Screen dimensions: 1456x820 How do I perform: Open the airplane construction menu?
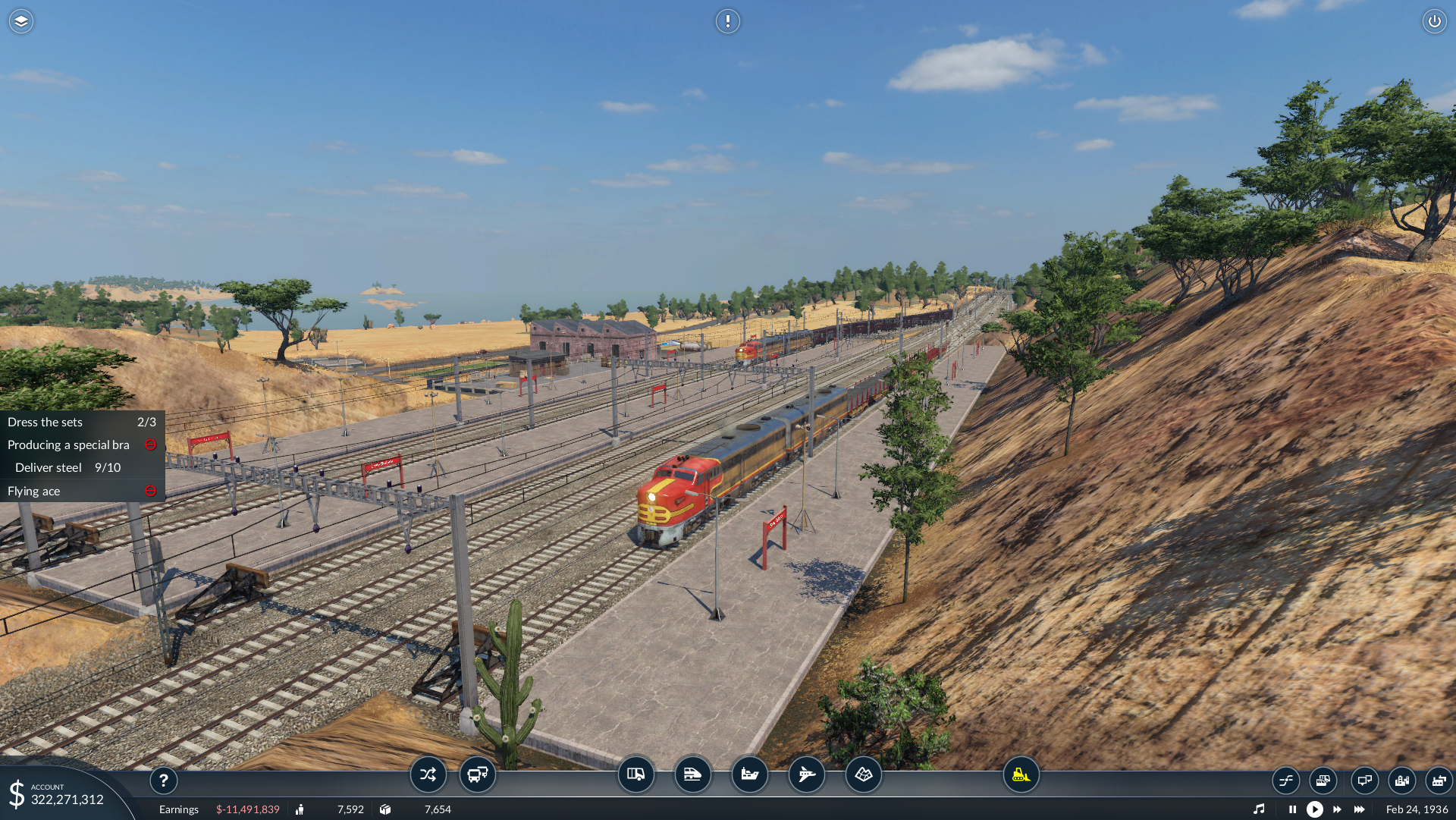(x=806, y=774)
